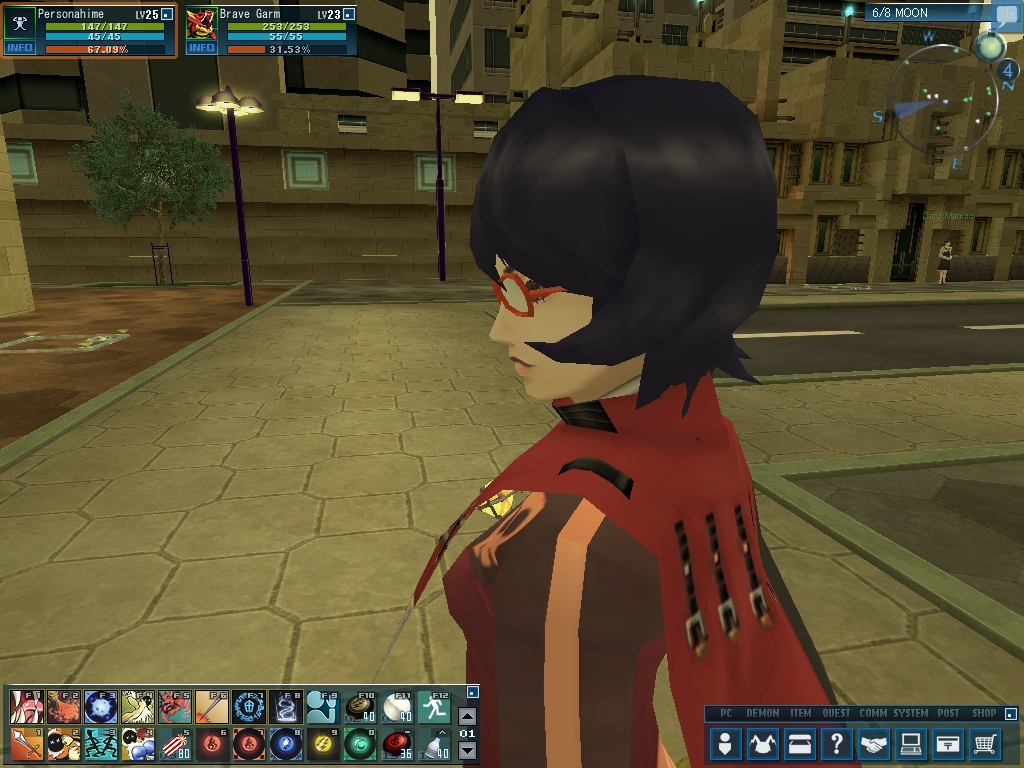Open the Demon menu
This screenshot has height=768, width=1024.
[x=763, y=744]
